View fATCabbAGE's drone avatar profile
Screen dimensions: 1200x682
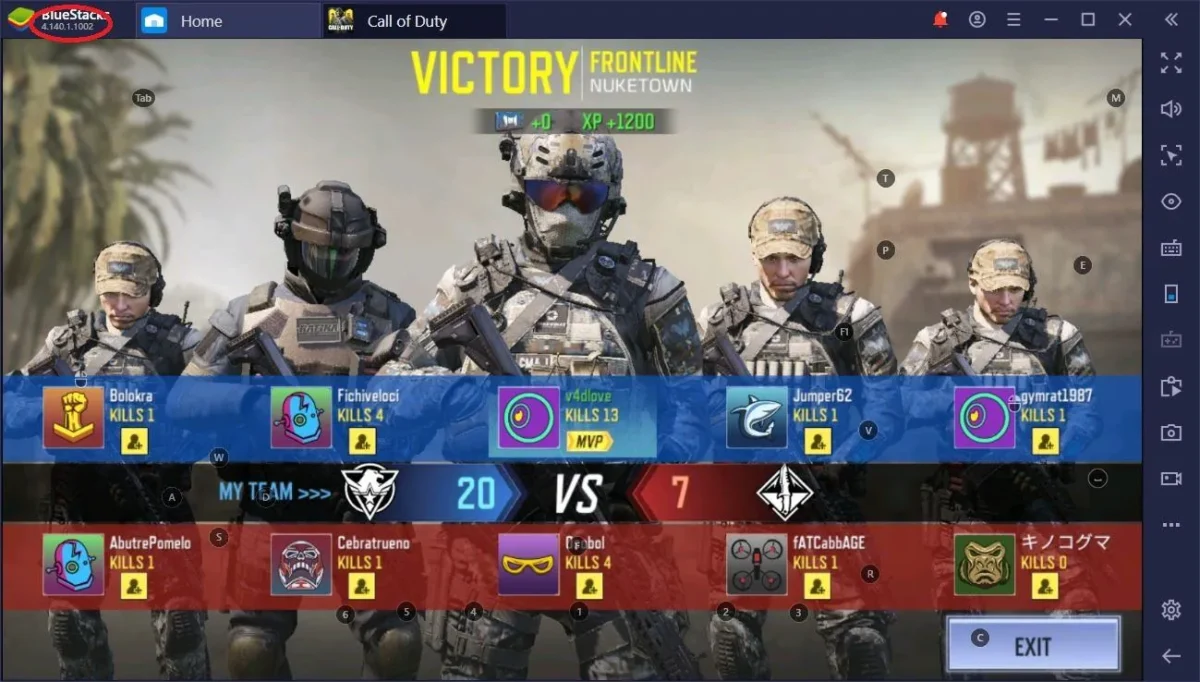757,564
